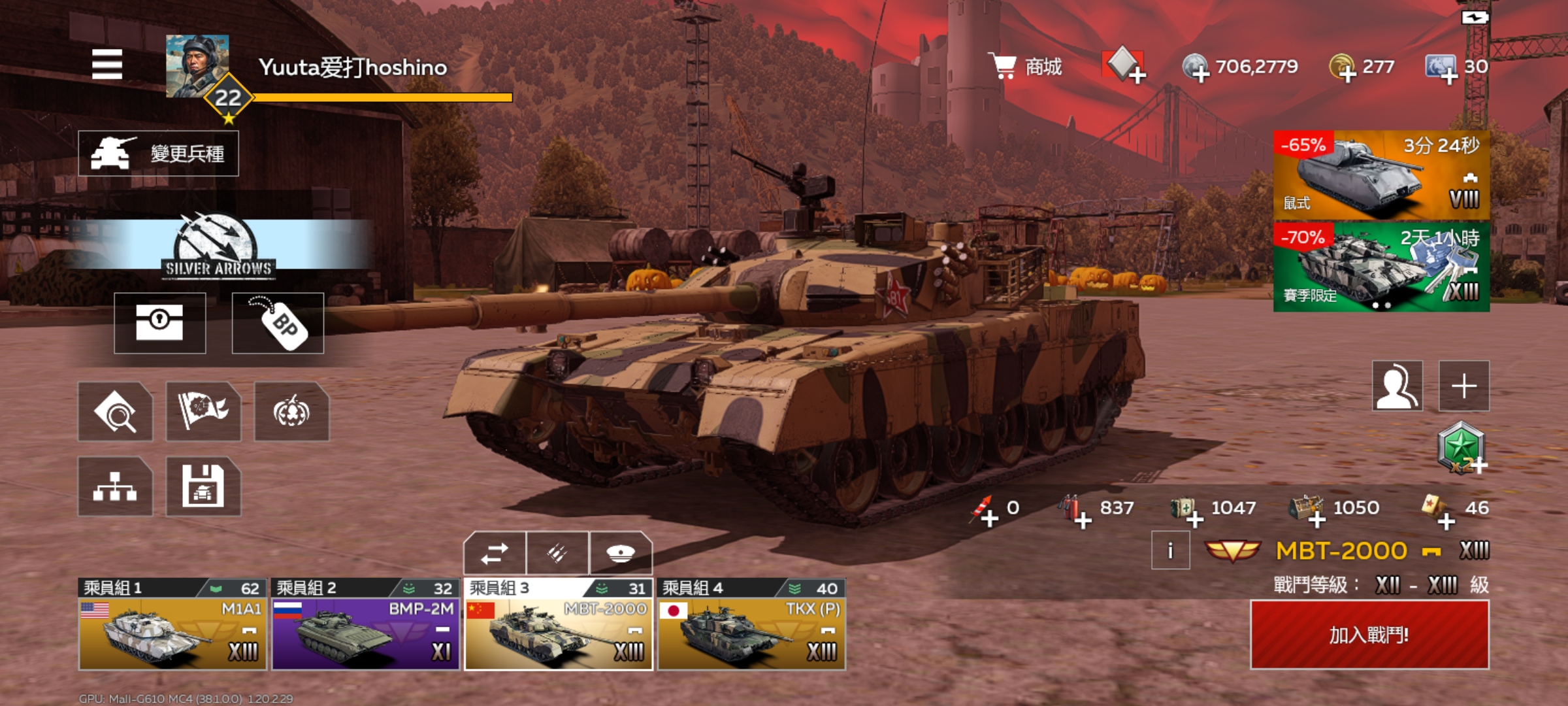Open the hamburger main menu

pyautogui.click(x=107, y=64)
